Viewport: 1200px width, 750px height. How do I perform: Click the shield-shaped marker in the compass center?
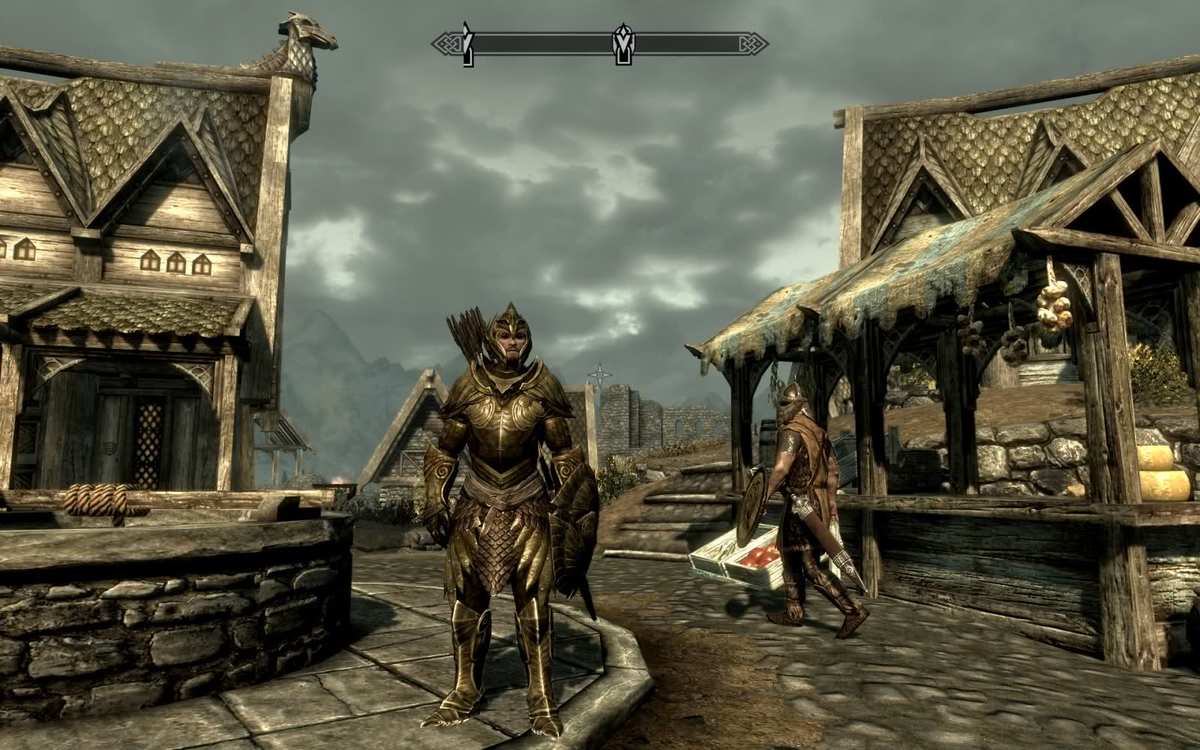623,44
